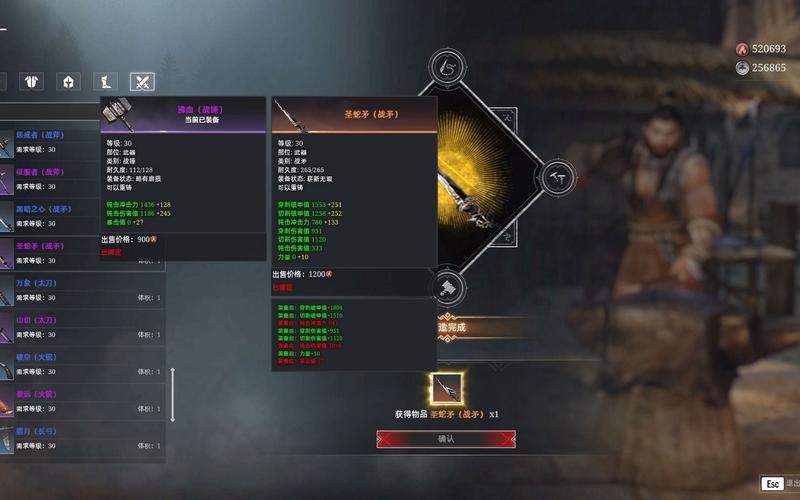Pick the 山切 (太刀) list entry

[80, 327]
